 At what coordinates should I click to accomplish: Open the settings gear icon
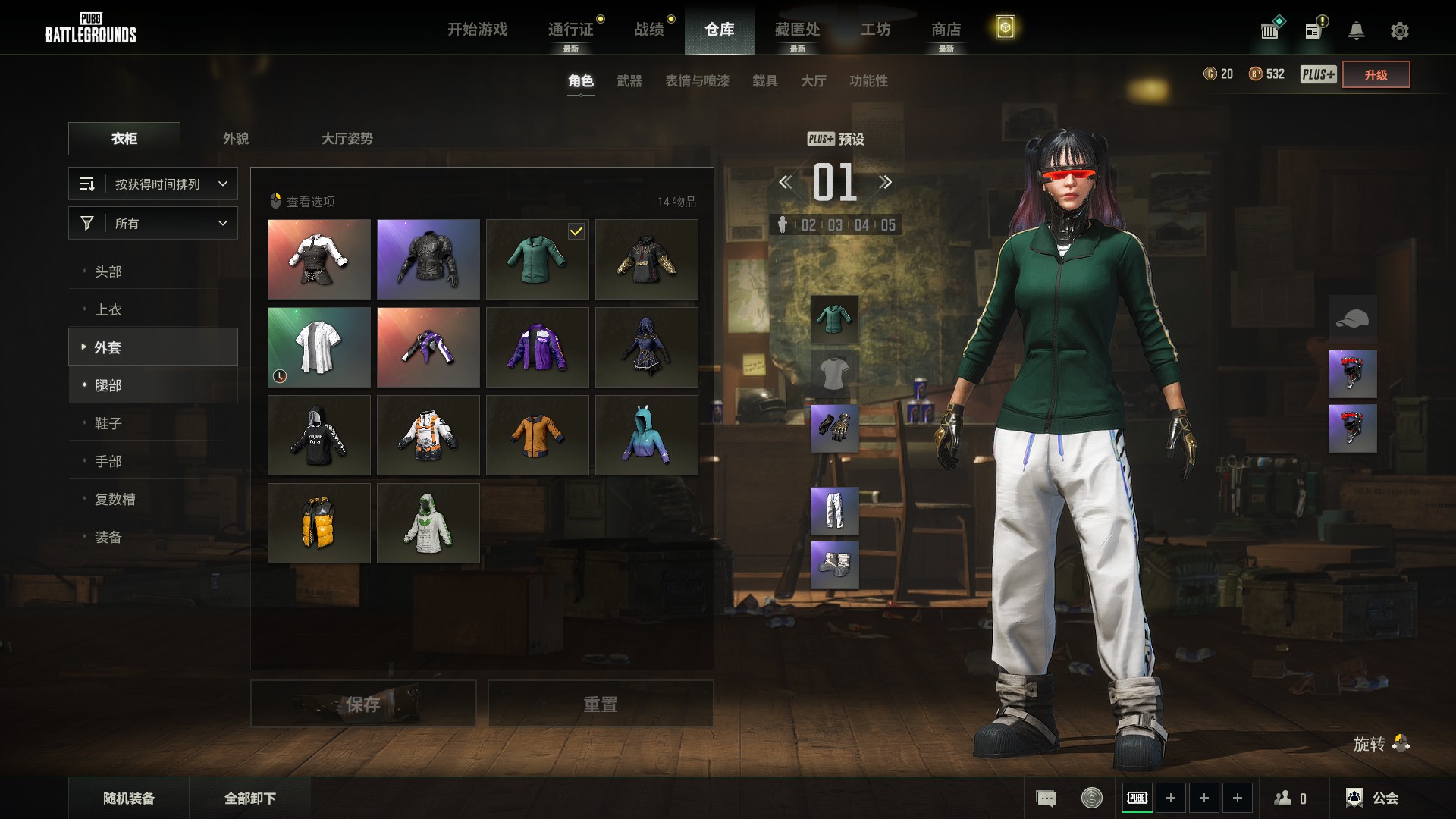tap(1399, 31)
